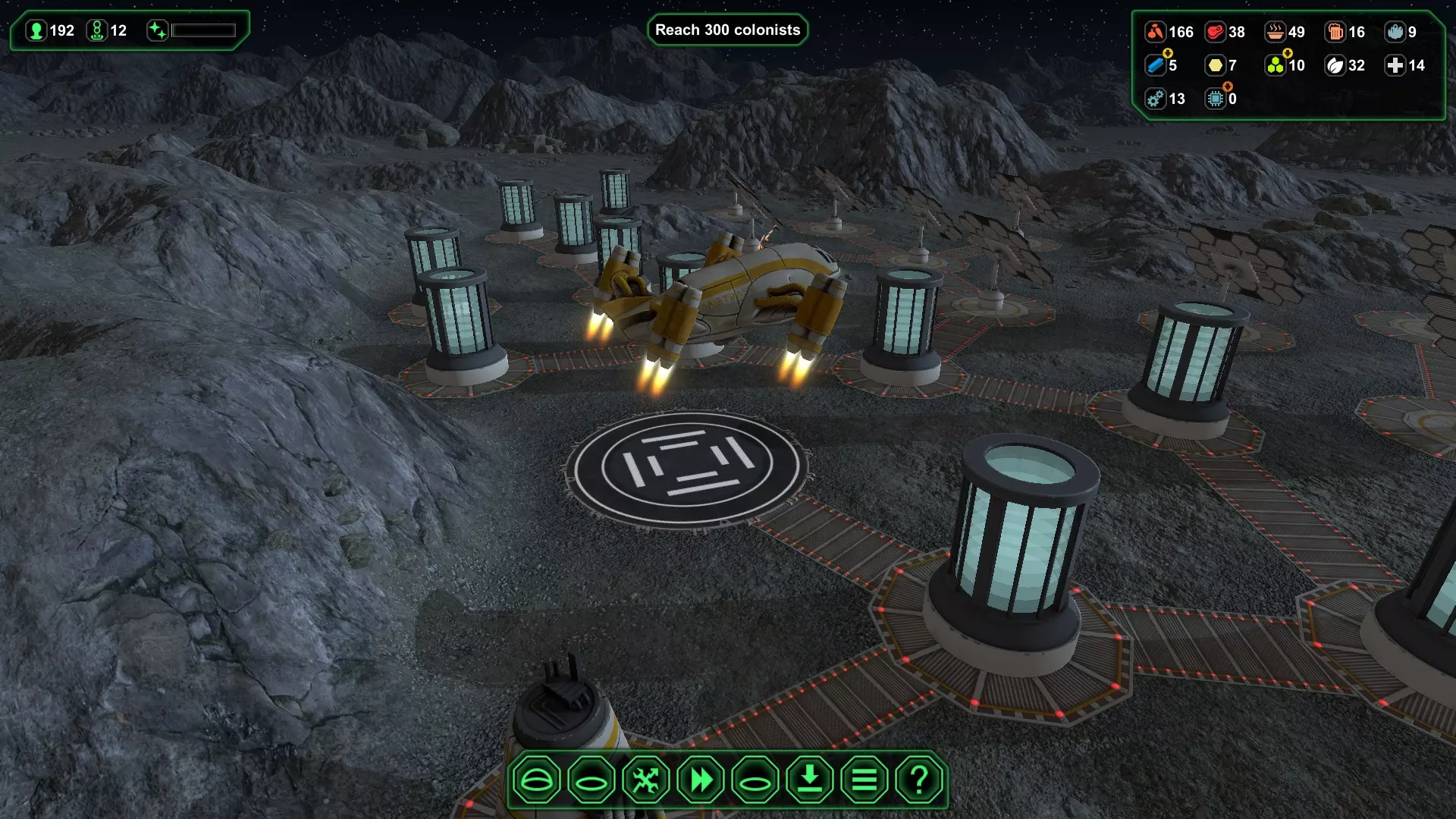Toggle fast-forward game speed
This screenshot has height=819, width=1456.
[701, 780]
